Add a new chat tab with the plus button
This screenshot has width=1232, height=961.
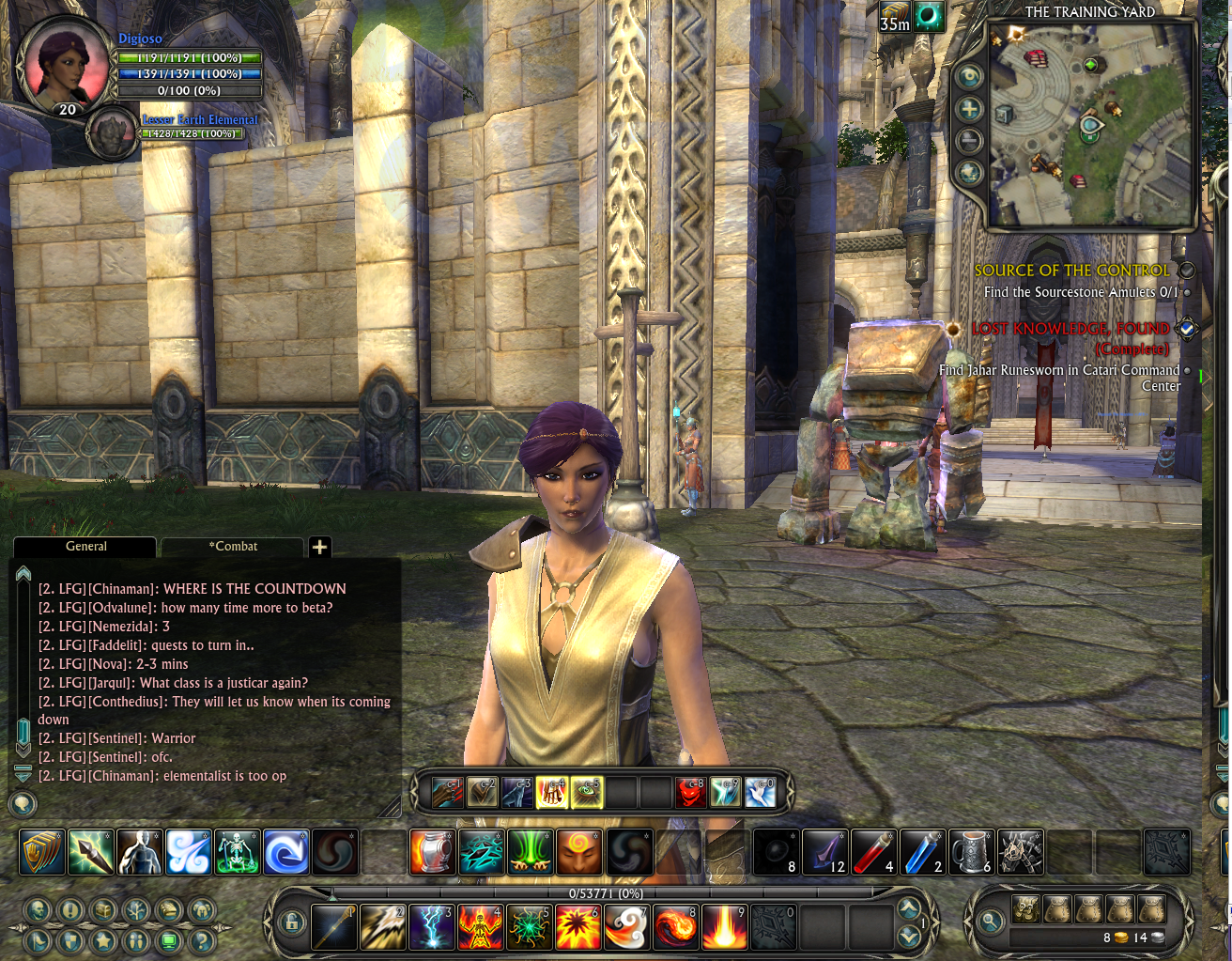pos(319,547)
